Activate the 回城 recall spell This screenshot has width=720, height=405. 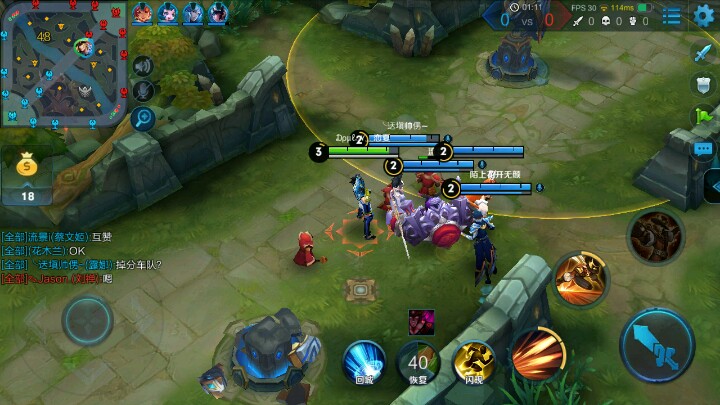pyautogui.click(x=364, y=360)
